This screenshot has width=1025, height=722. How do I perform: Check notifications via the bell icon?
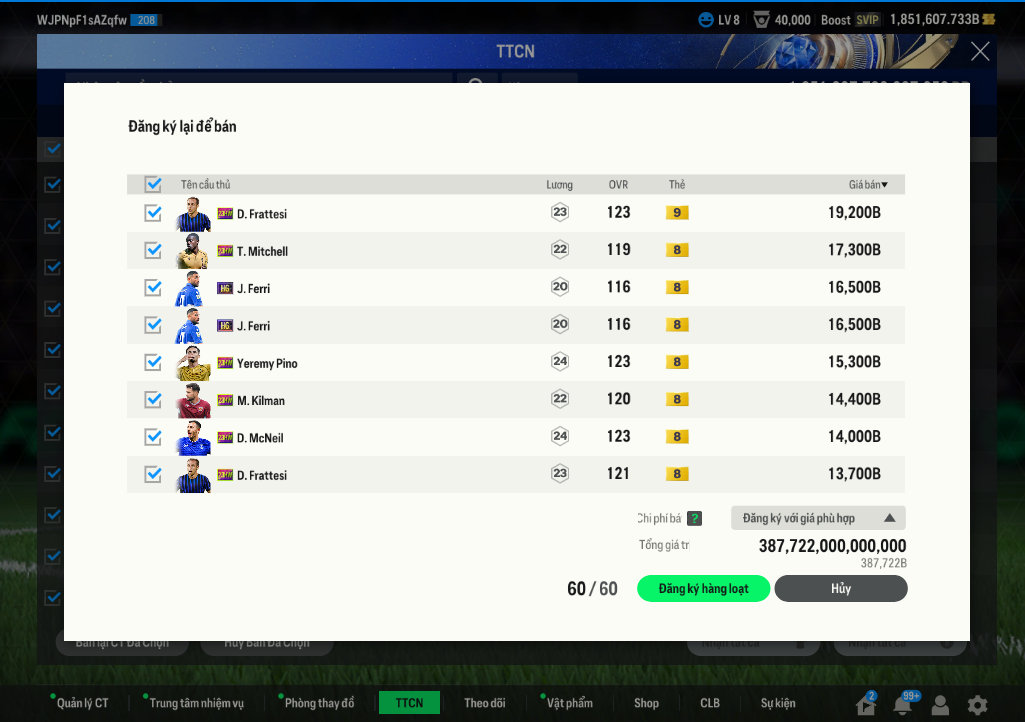click(903, 705)
